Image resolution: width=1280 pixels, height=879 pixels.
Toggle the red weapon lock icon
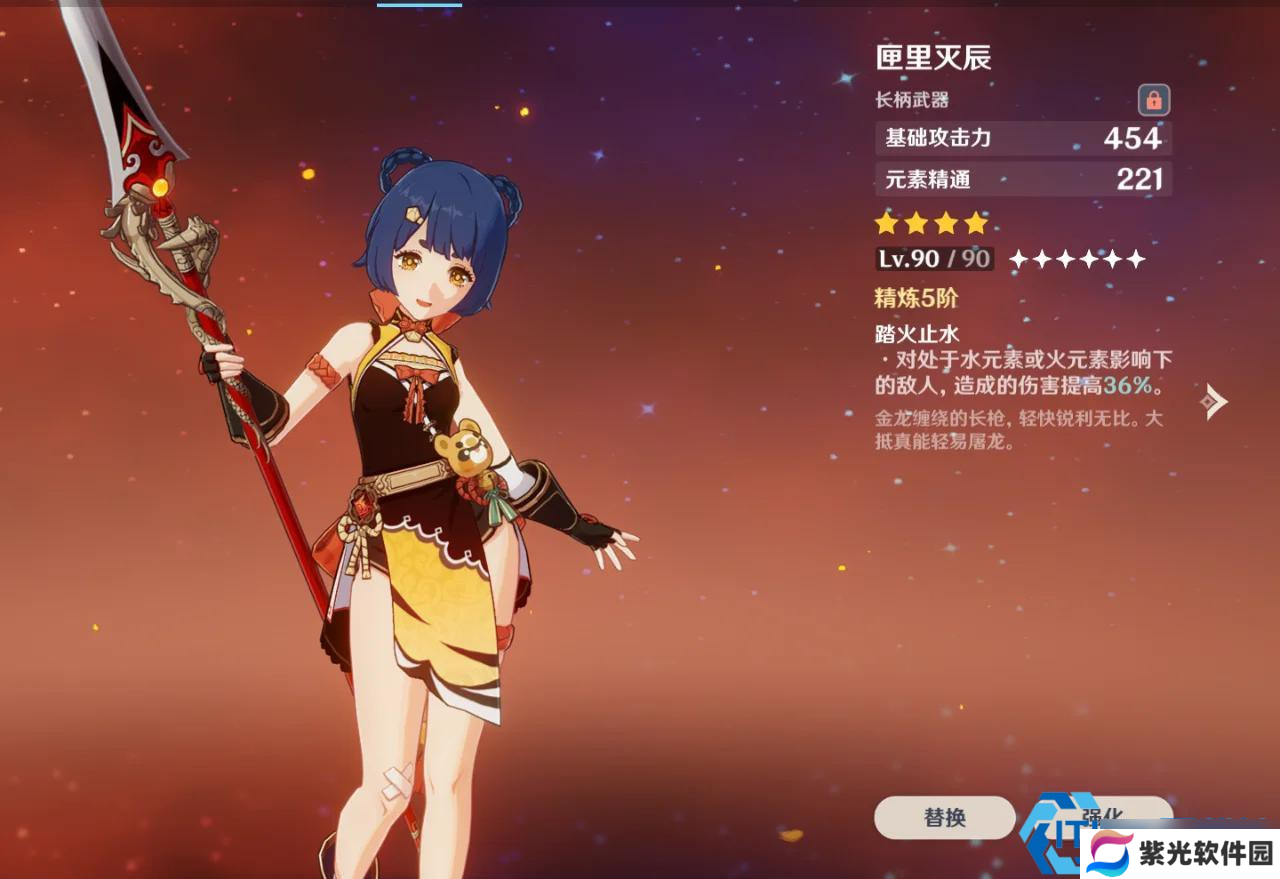coord(1153,100)
